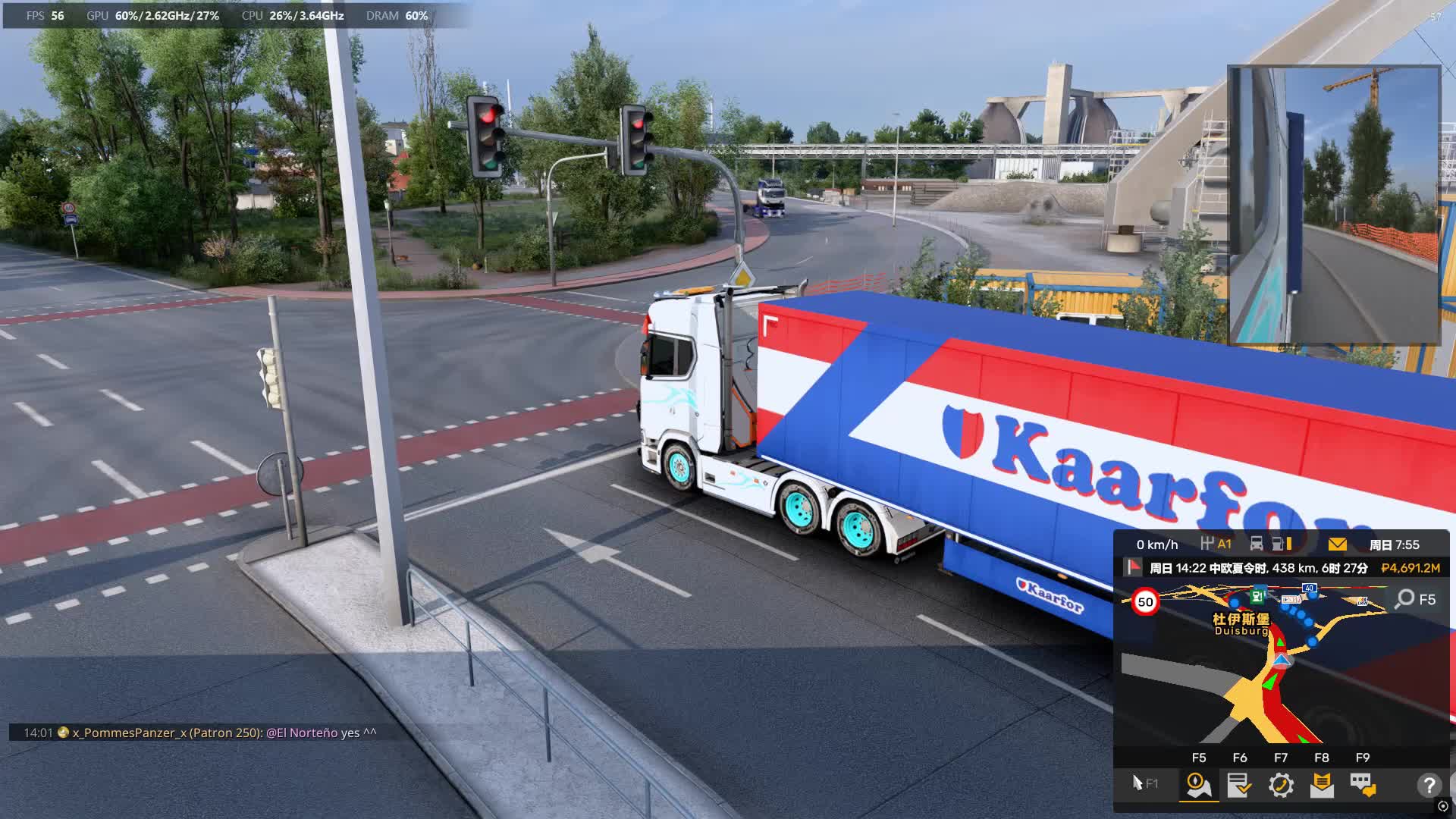Screen dimensions: 1456x819
Task: Click the red destination flag icon
Action: [1133, 567]
